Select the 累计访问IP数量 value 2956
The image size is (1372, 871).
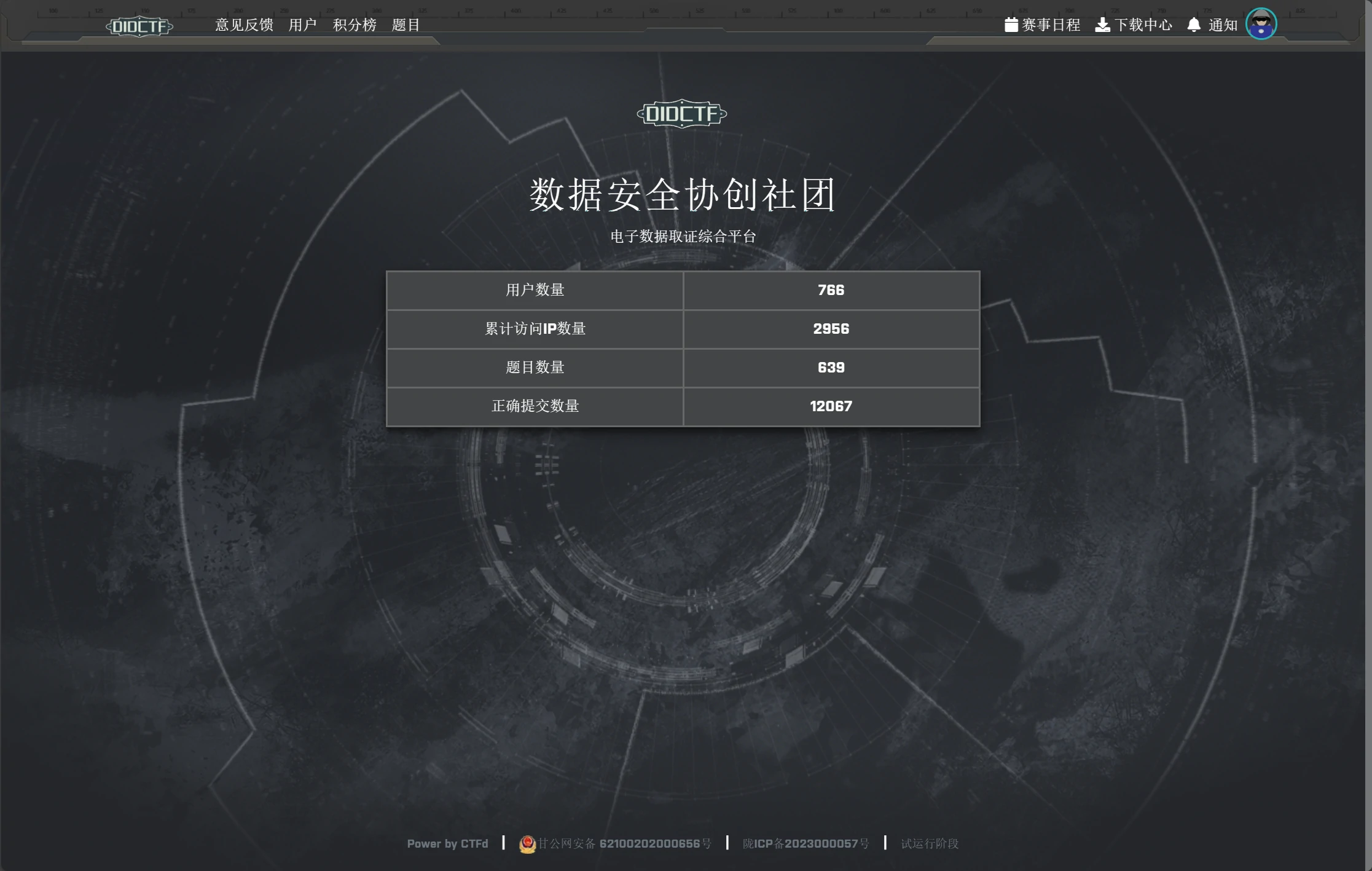(831, 329)
